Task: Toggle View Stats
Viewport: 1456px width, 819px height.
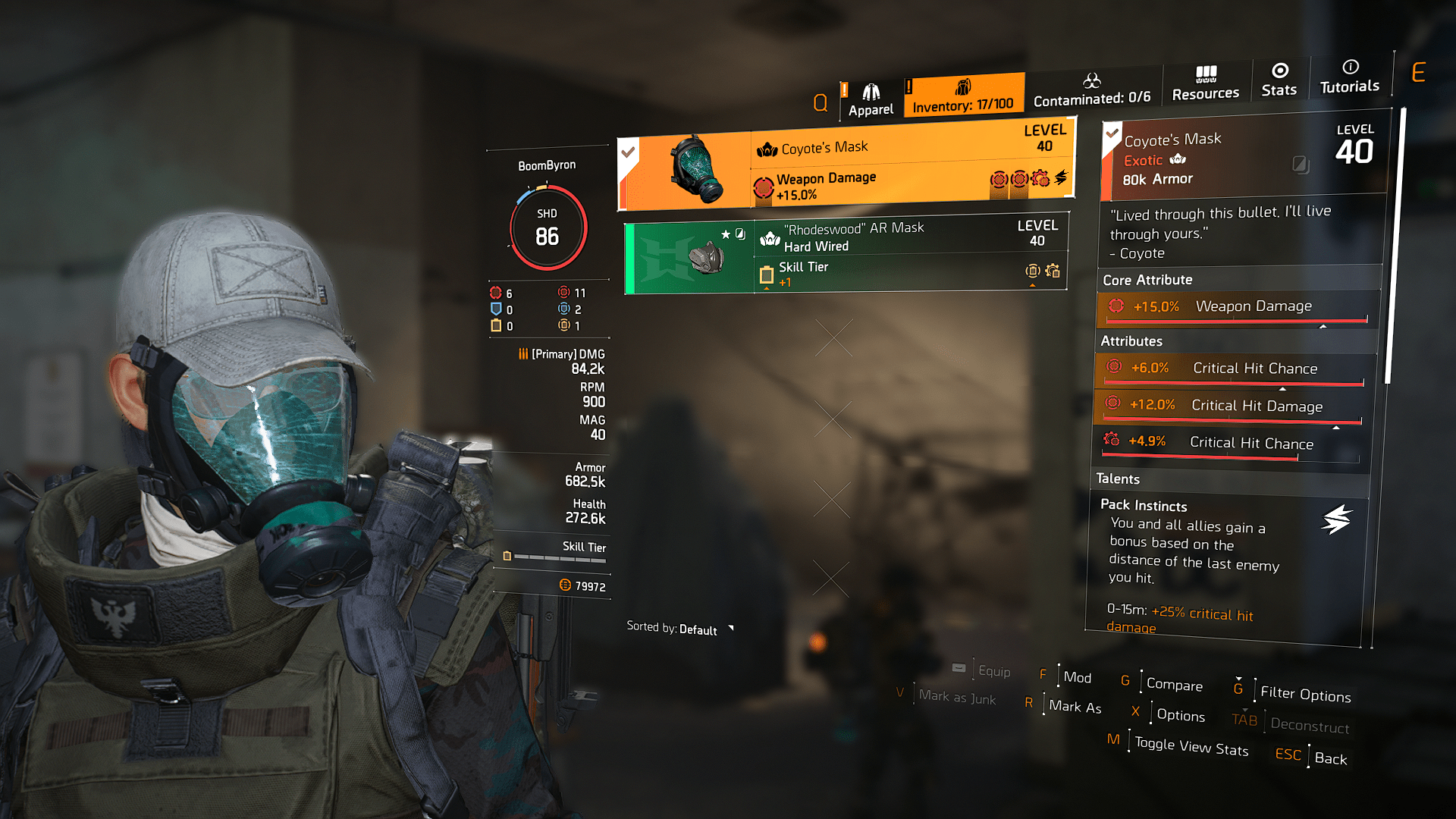Action: tap(1191, 747)
